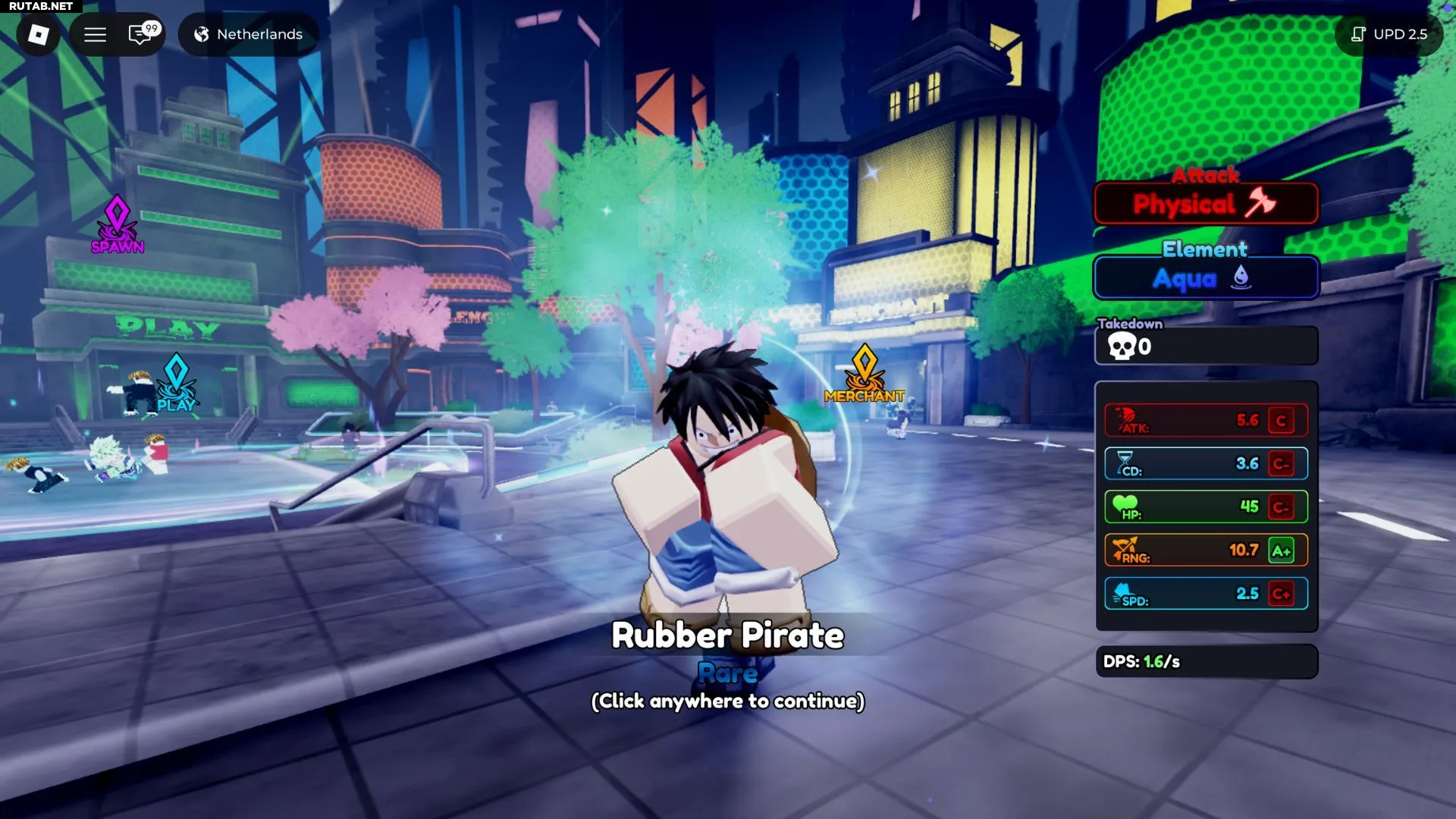The width and height of the screenshot is (1456, 819).
Task: Open the hamburger menu button
Action: click(x=95, y=34)
